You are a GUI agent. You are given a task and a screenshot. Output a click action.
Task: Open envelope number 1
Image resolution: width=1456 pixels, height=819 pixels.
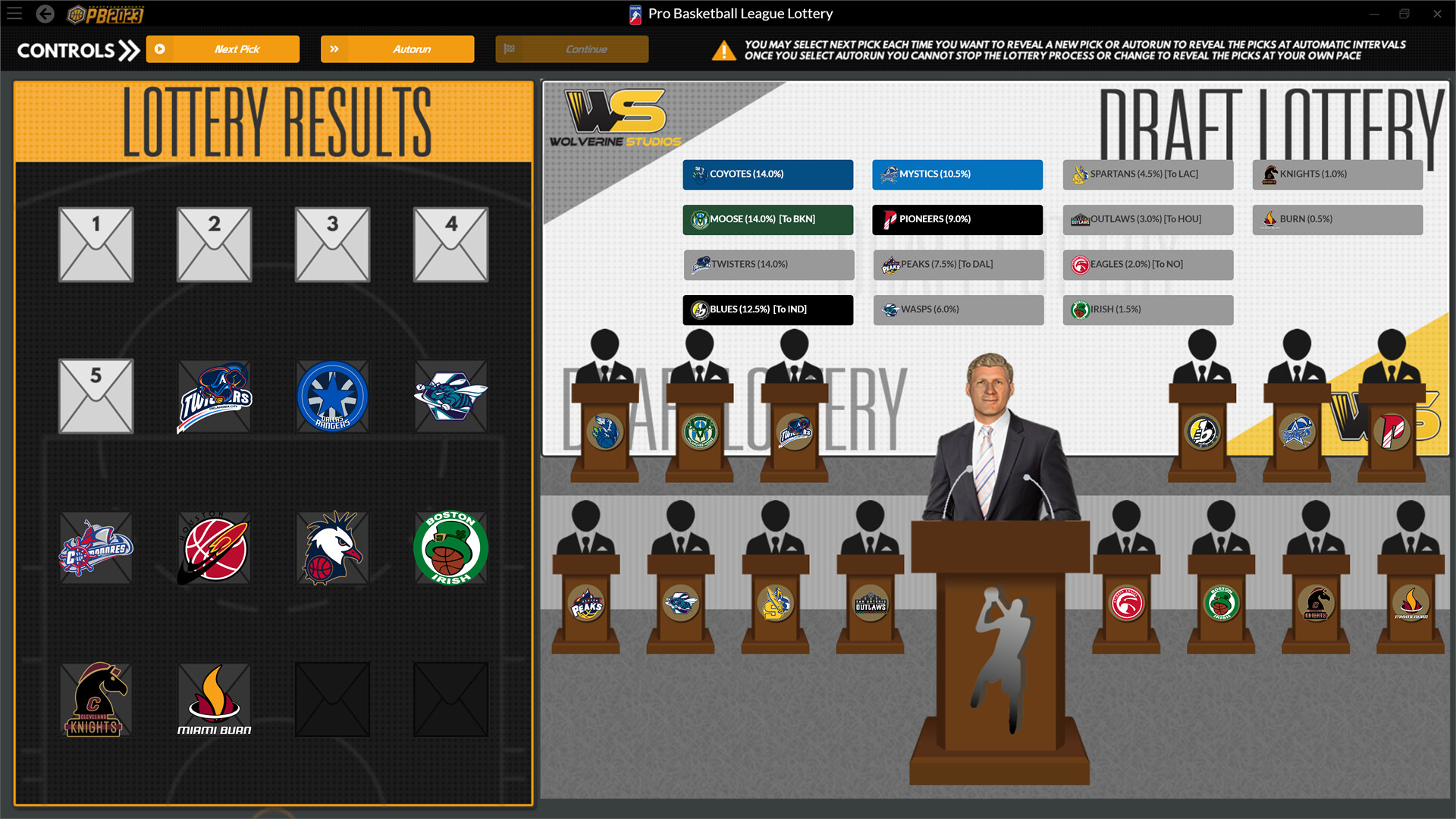(x=96, y=244)
